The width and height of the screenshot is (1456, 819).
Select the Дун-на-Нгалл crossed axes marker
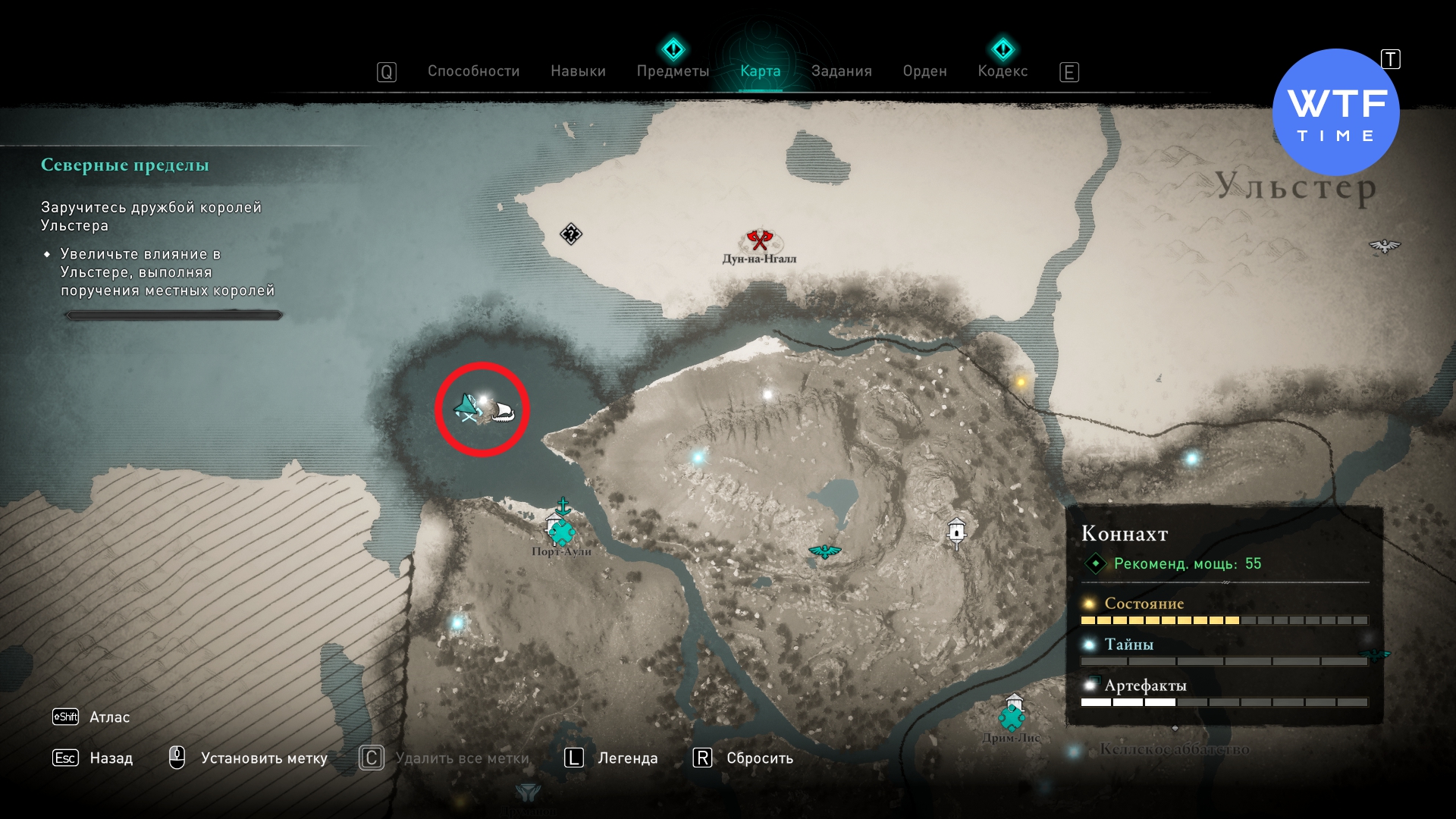(x=758, y=240)
